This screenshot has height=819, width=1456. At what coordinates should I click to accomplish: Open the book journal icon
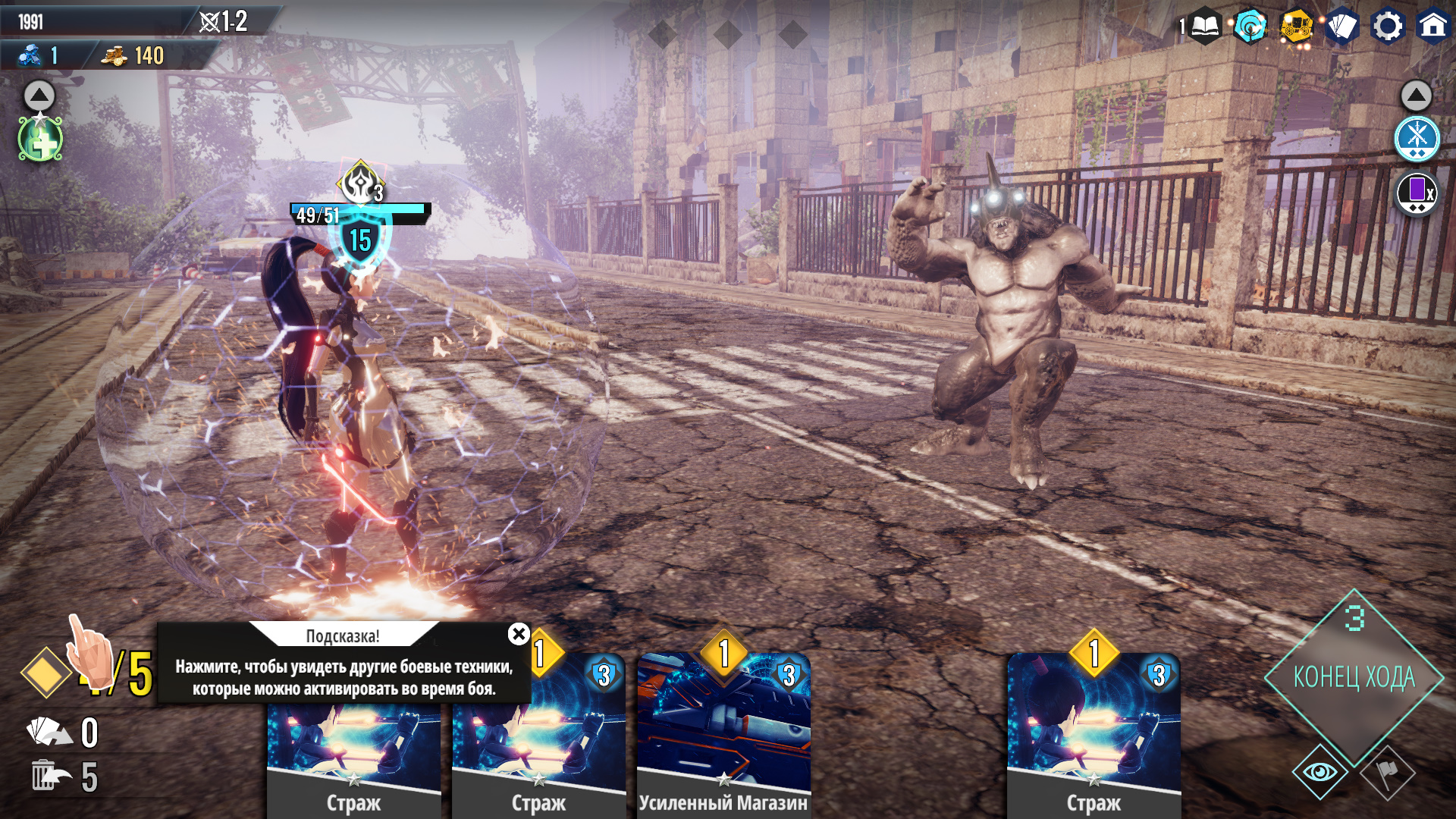click(1204, 27)
